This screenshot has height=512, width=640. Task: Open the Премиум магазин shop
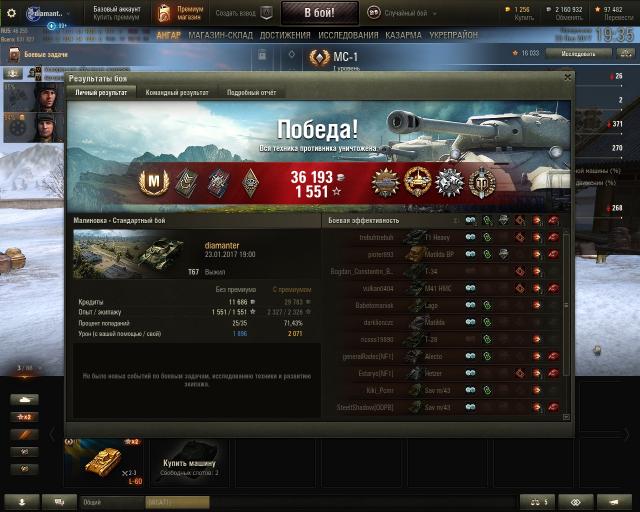[191, 13]
